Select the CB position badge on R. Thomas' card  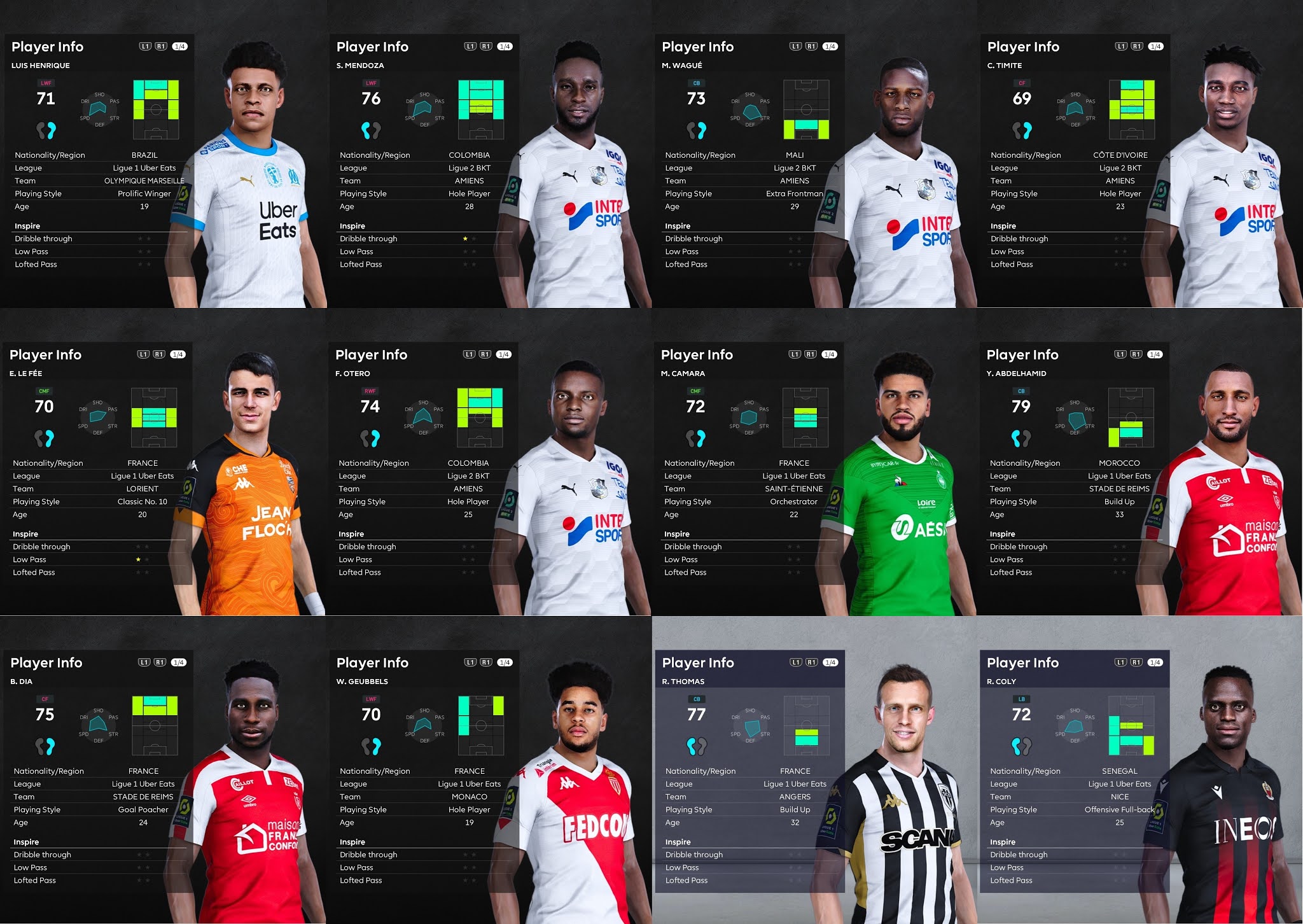coord(695,699)
